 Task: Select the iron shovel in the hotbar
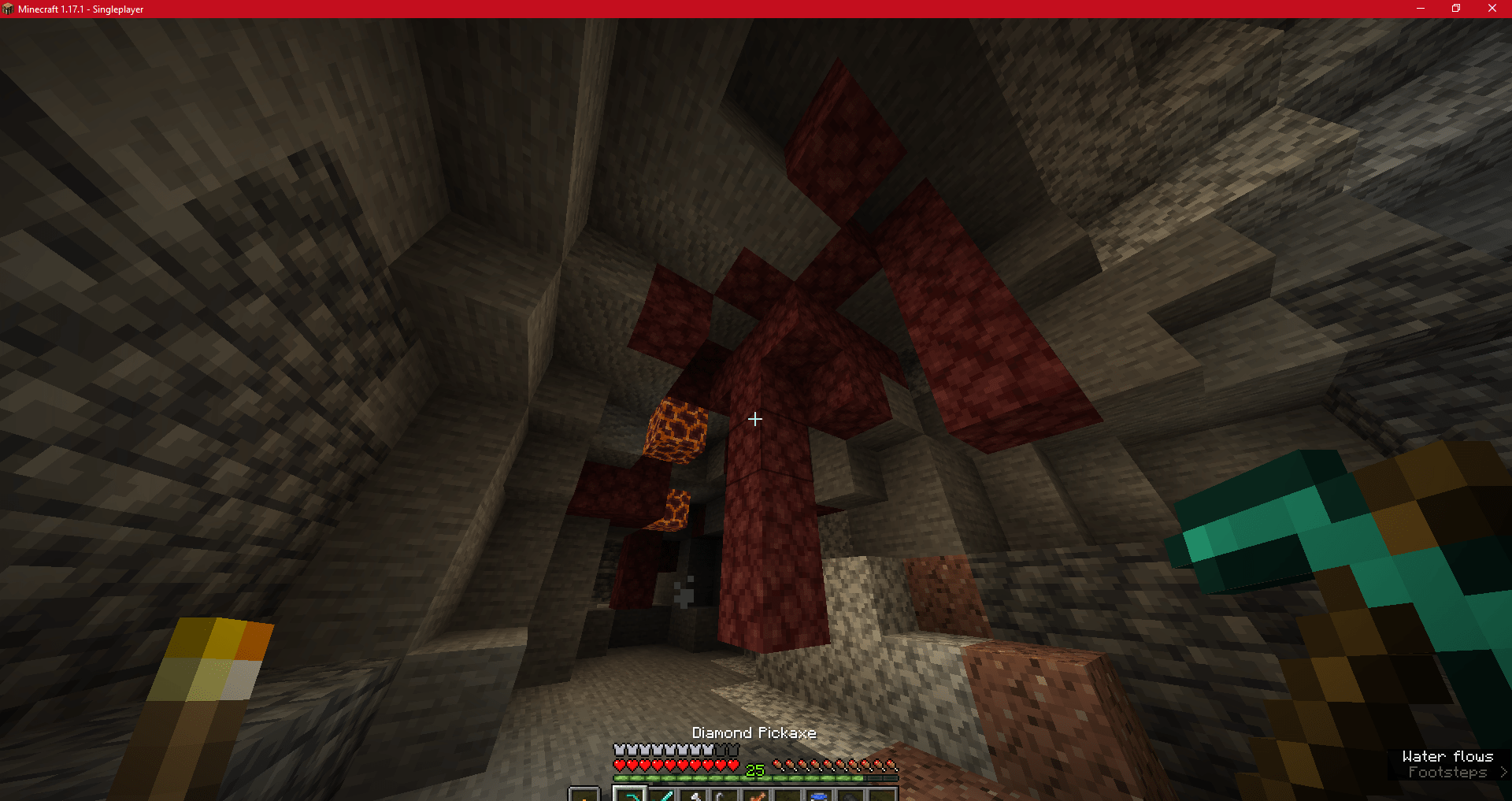[695, 795]
